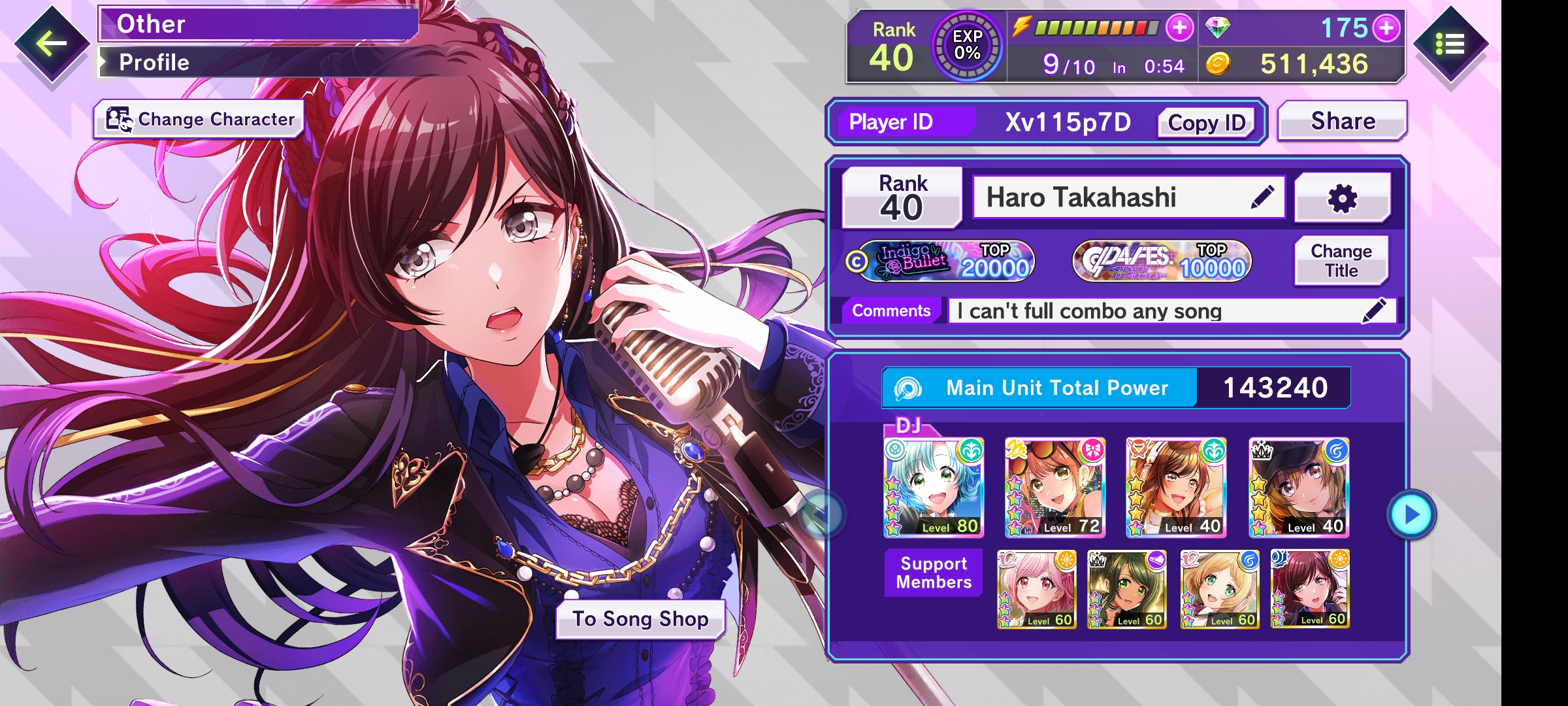1568x706 pixels.
Task: View the D4 FES TOP 10000 title
Action: 1162,261
